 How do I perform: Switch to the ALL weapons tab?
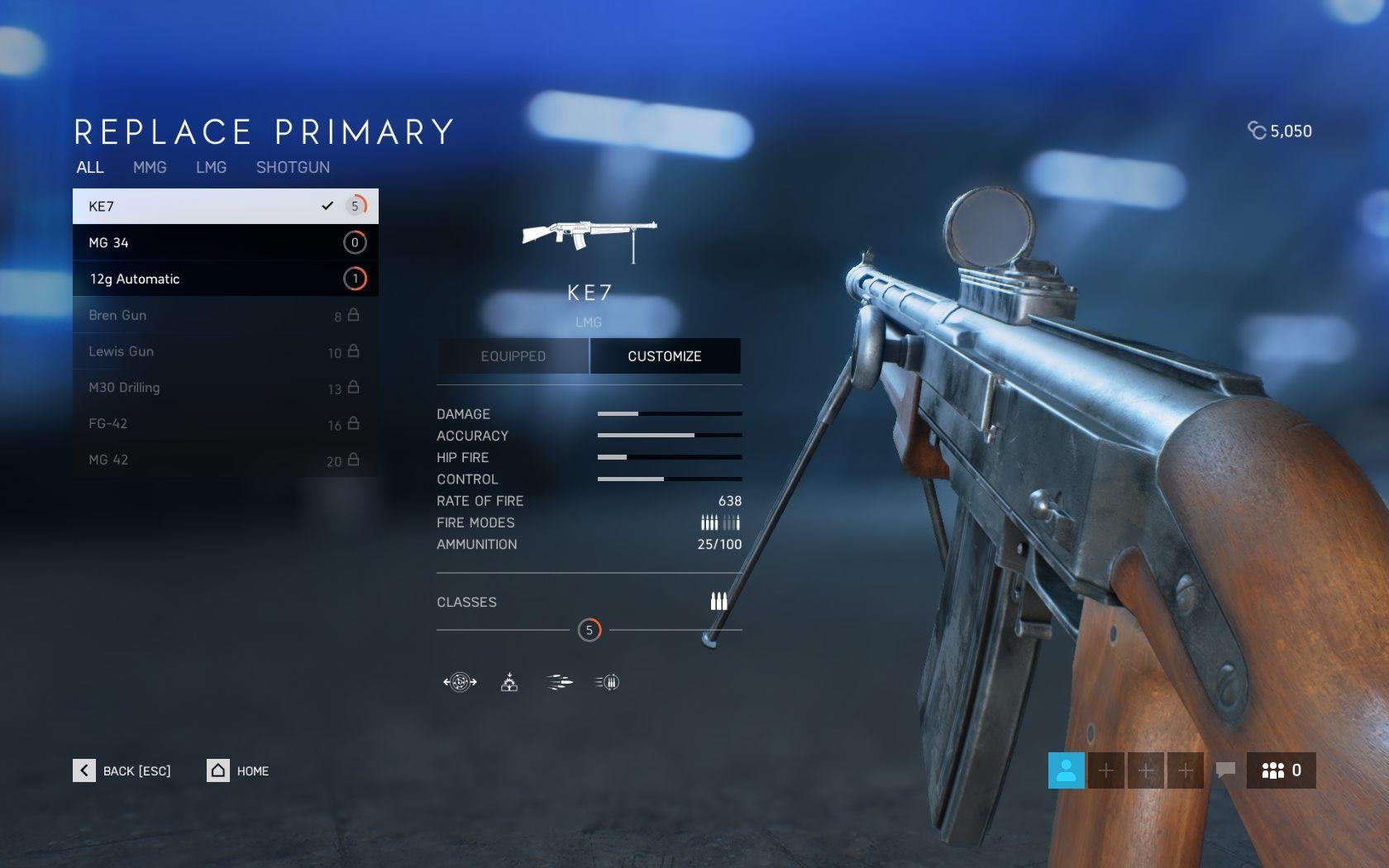90,168
